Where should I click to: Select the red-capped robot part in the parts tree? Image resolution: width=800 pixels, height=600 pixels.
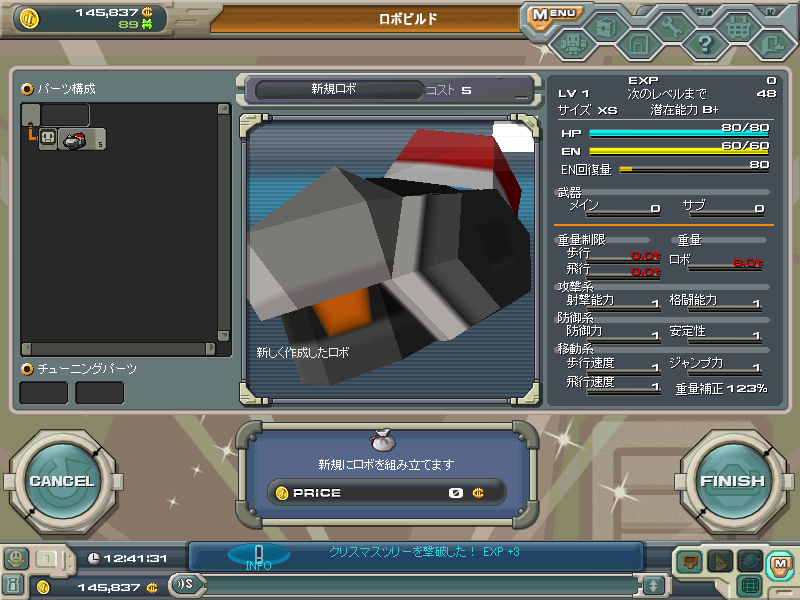tap(75, 141)
